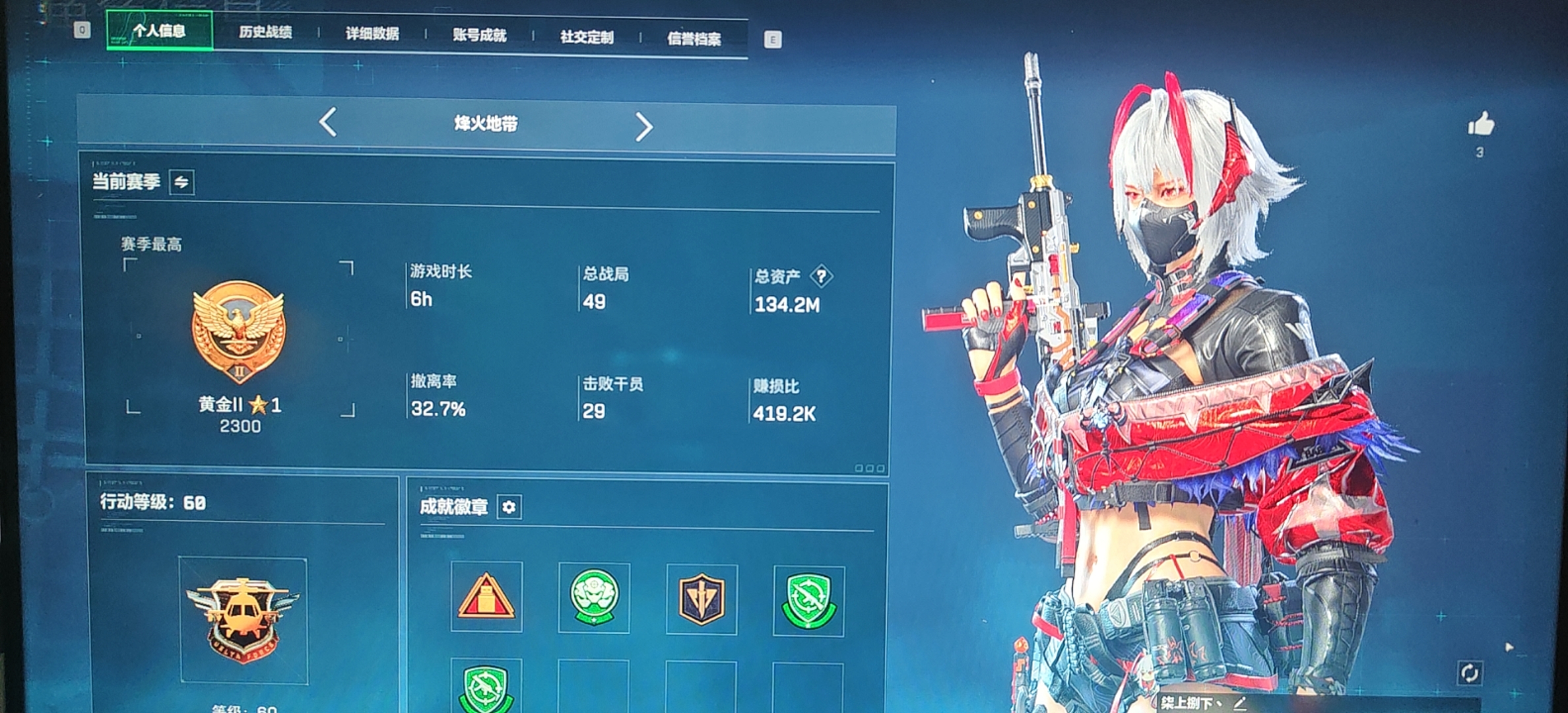This screenshot has height=713, width=1568.
Task: Open the 成就徽章 gear settings
Action: (509, 507)
